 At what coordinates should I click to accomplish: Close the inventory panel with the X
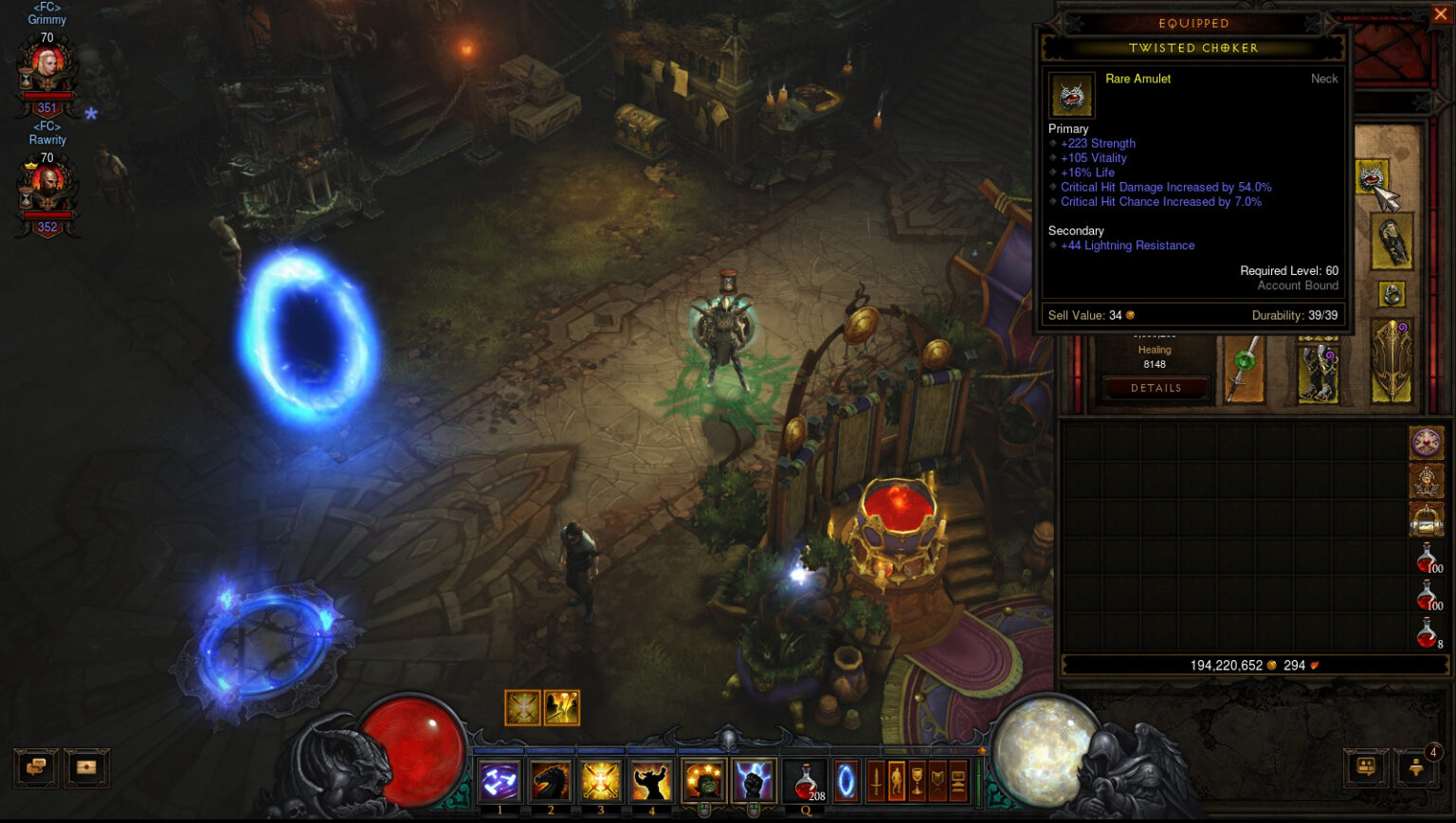(x=1441, y=14)
